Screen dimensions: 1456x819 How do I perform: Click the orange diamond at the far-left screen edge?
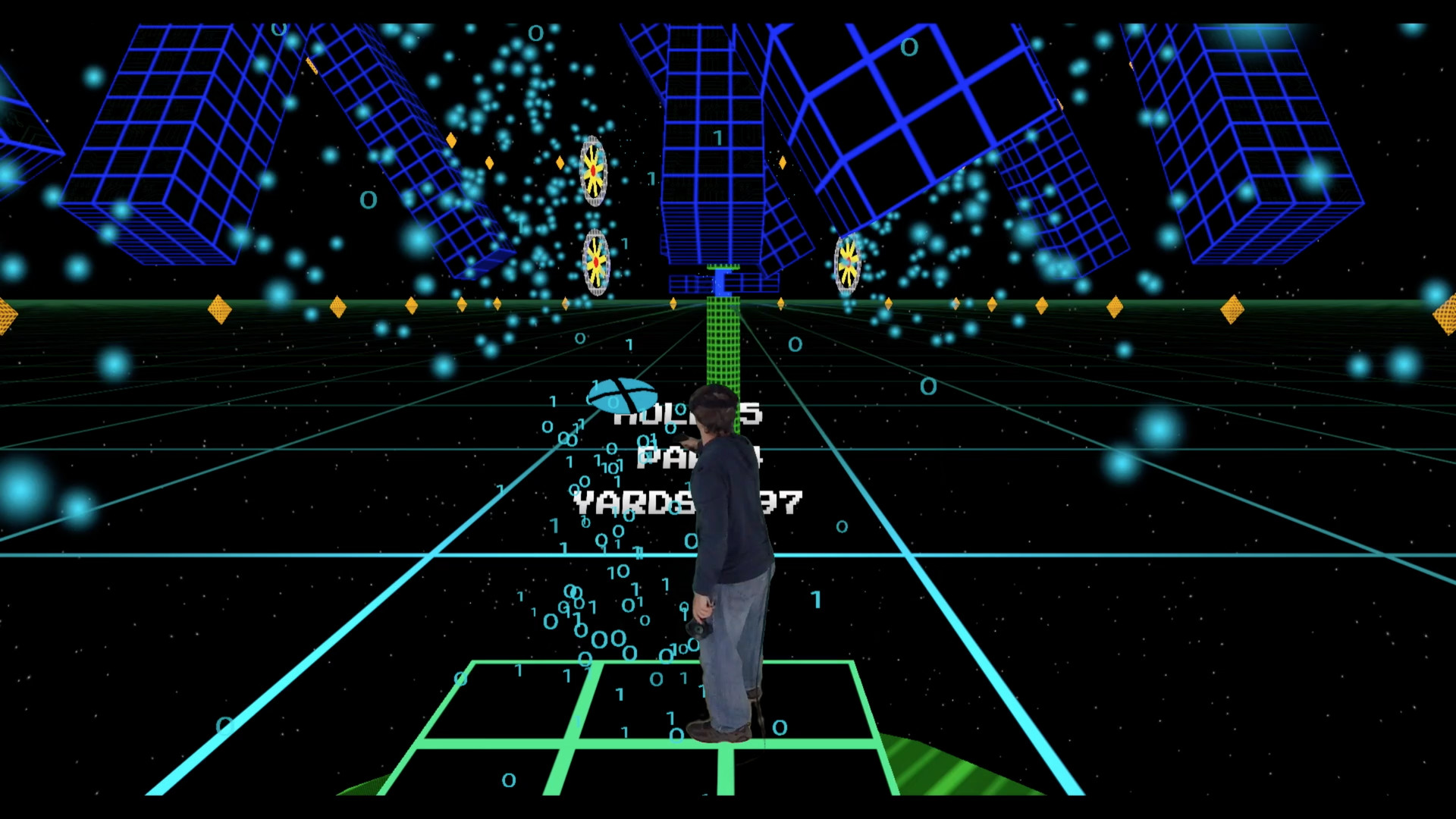(6, 312)
